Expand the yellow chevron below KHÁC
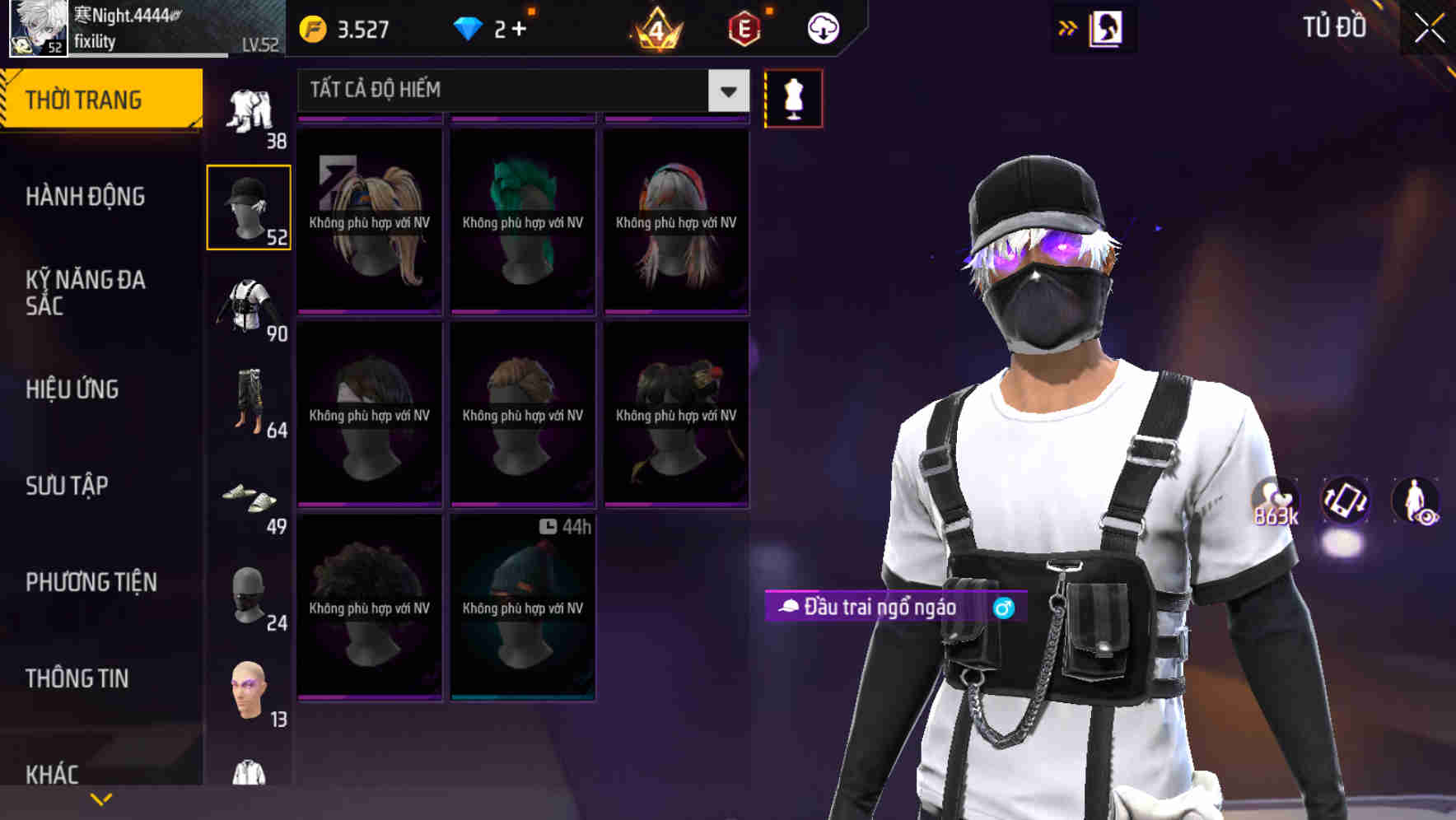Viewport: 1456px width, 820px height. (x=101, y=798)
